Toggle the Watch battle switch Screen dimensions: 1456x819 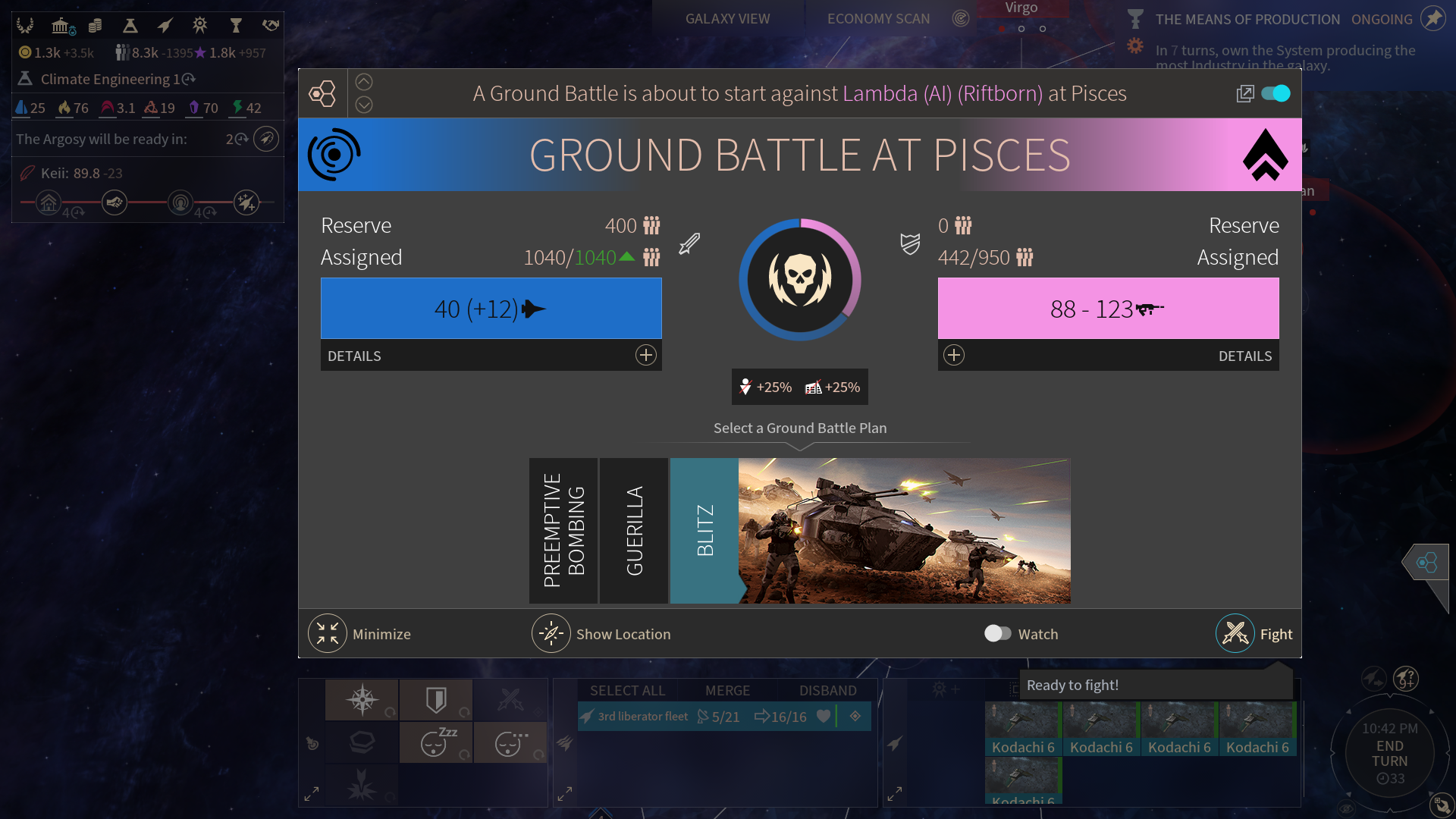(x=997, y=634)
